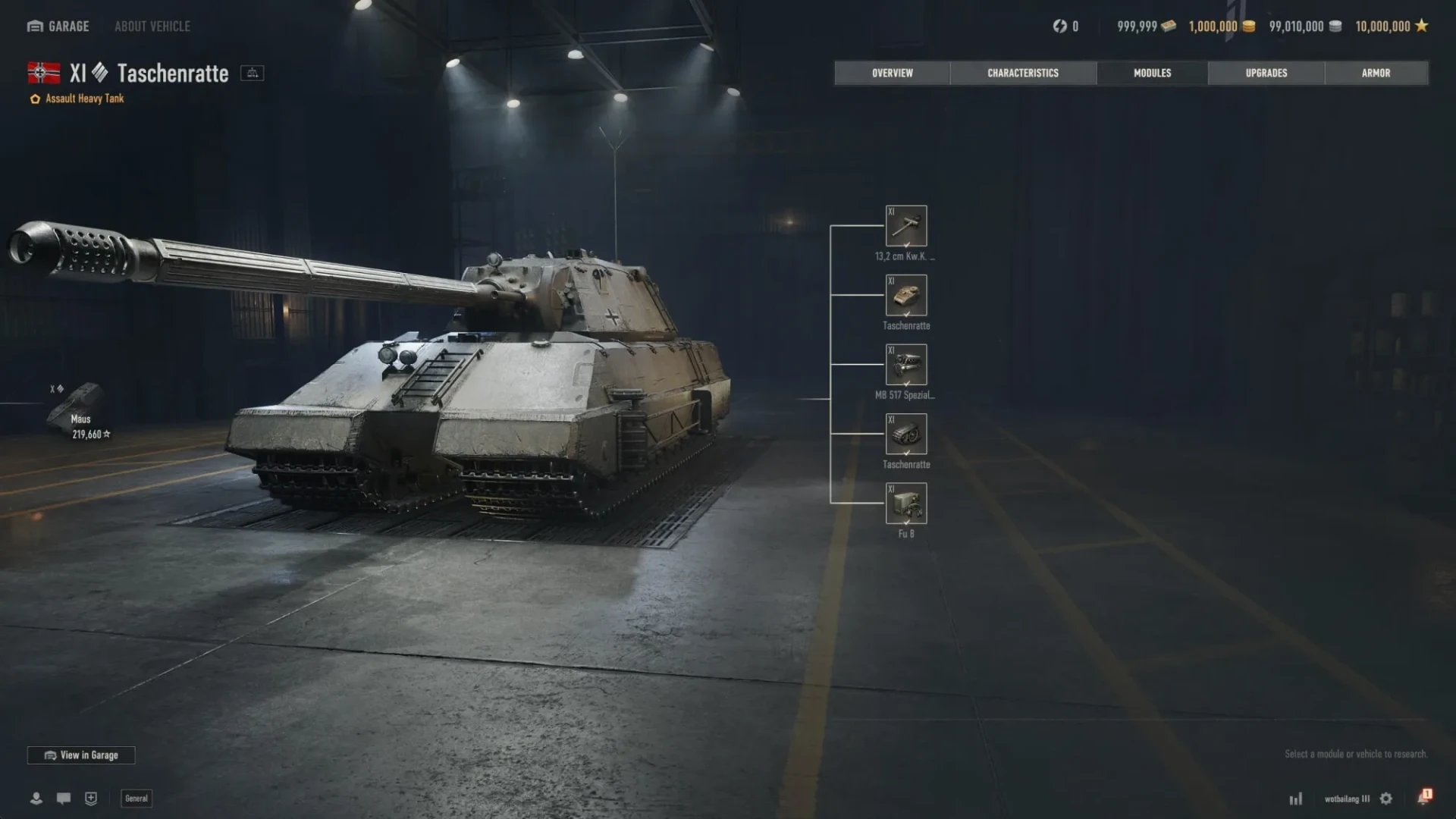
Task: Open the connection stats bar icon
Action: [1296, 799]
